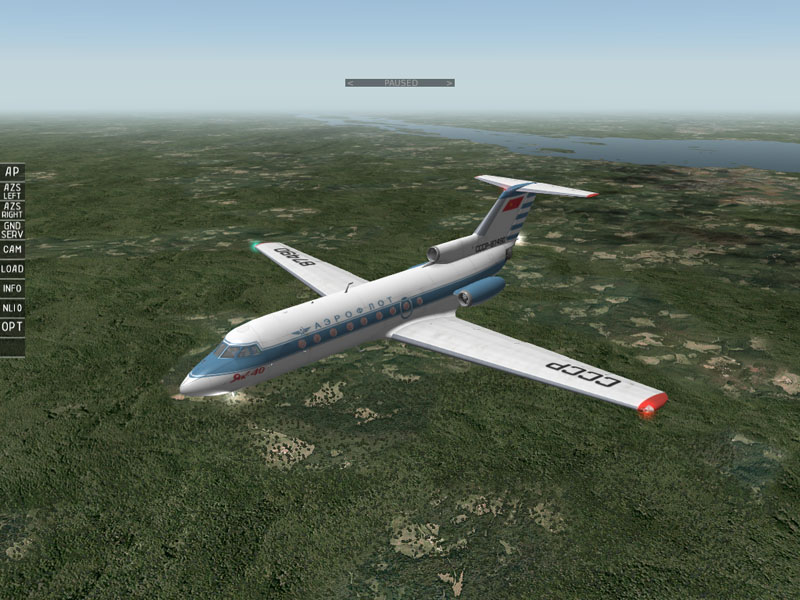Show the AZS LEFT breaker panel
This screenshot has width=800, height=600.
tap(12, 191)
